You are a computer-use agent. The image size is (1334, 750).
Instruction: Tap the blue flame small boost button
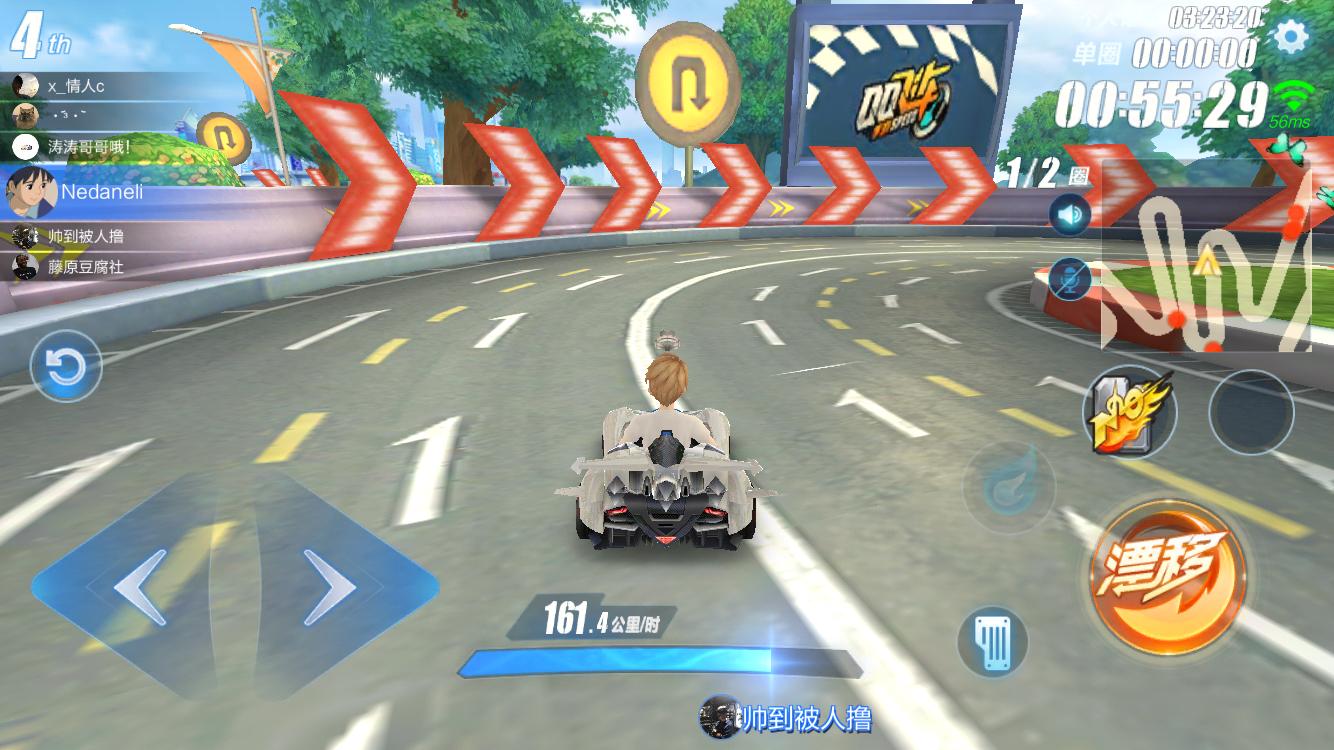[x=1008, y=487]
